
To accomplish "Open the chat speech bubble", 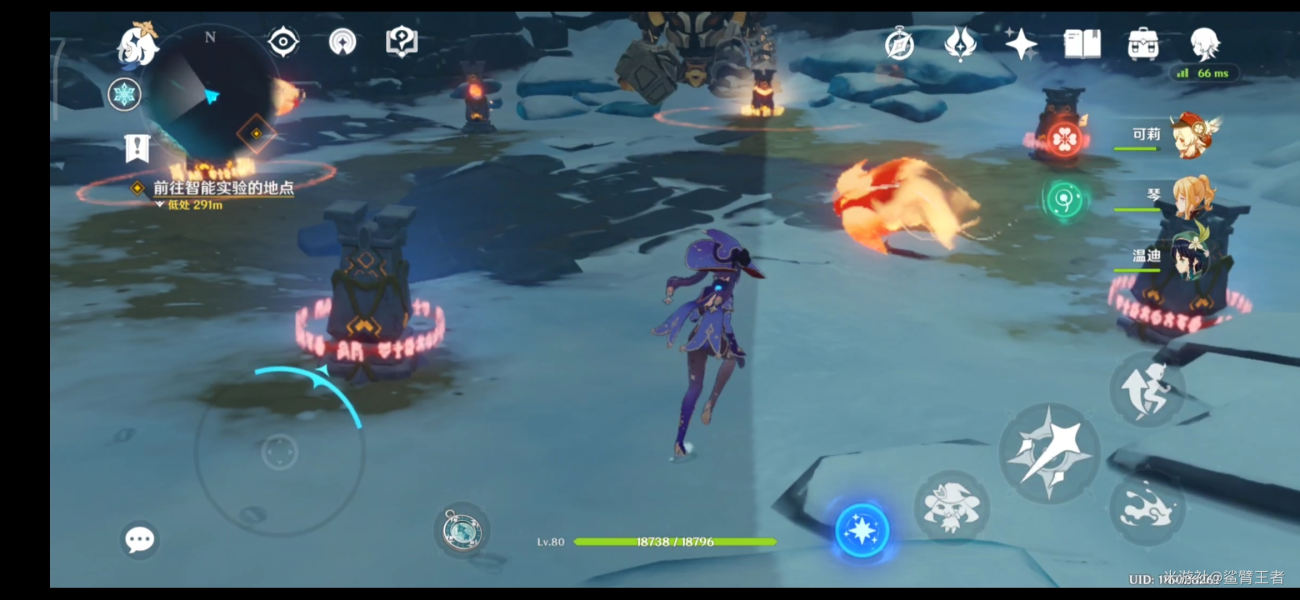I will tap(139, 541).
